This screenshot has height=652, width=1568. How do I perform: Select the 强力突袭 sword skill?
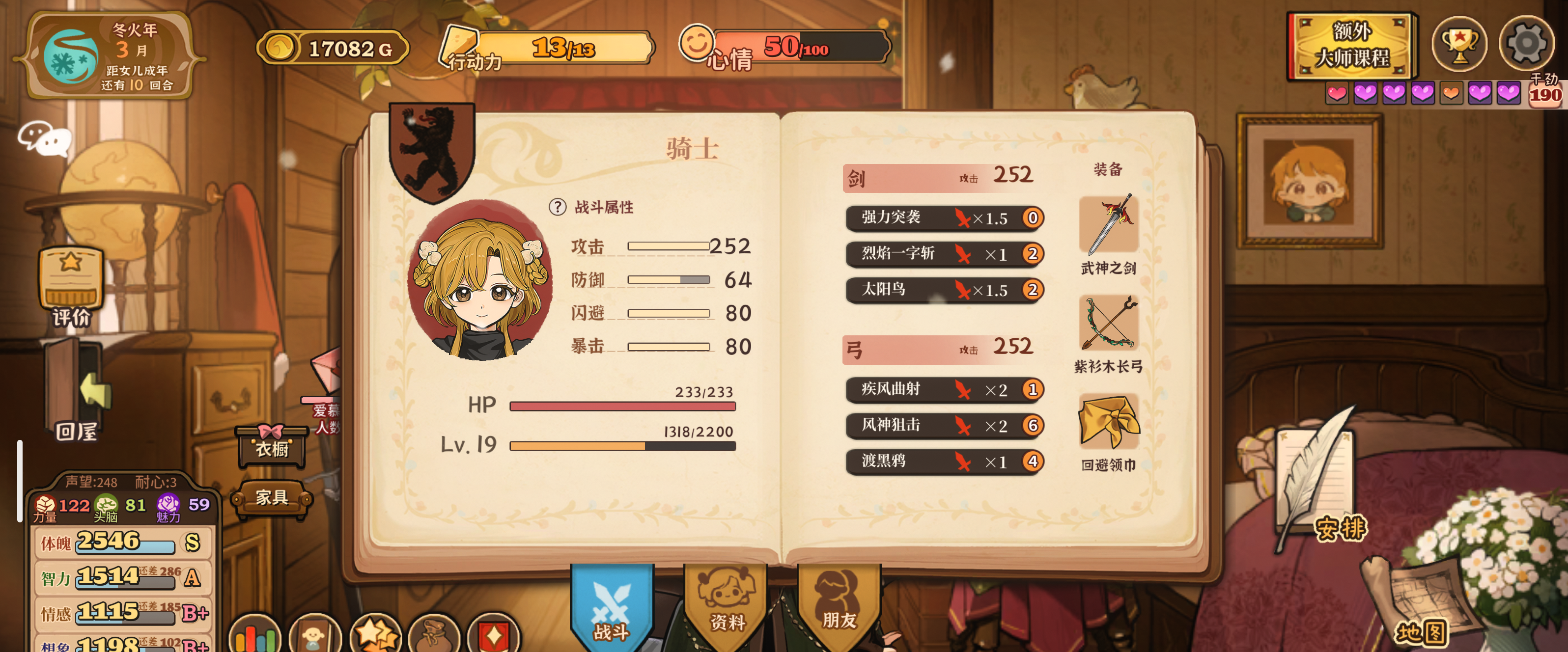coord(944,217)
